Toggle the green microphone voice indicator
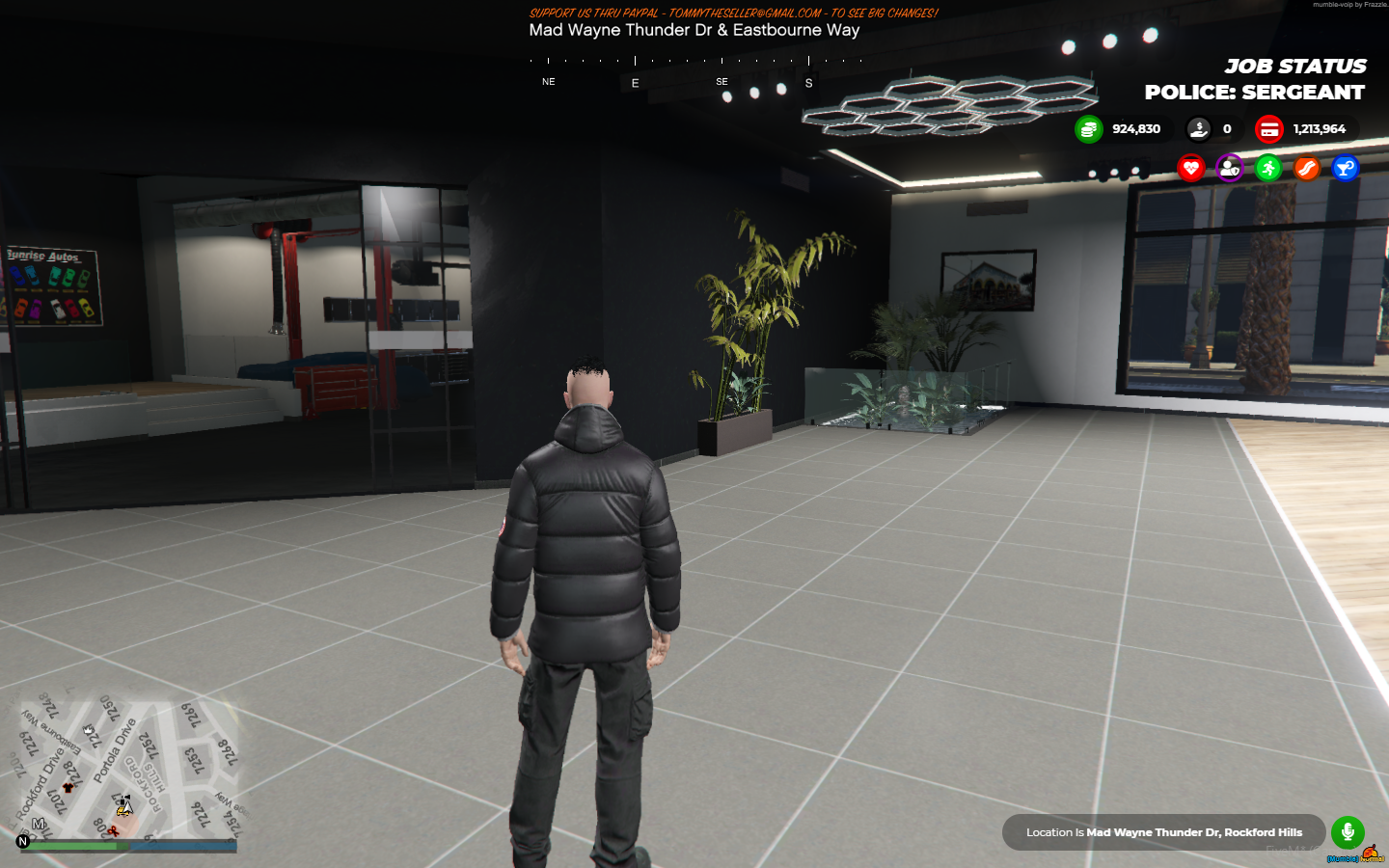 (x=1347, y=831)
